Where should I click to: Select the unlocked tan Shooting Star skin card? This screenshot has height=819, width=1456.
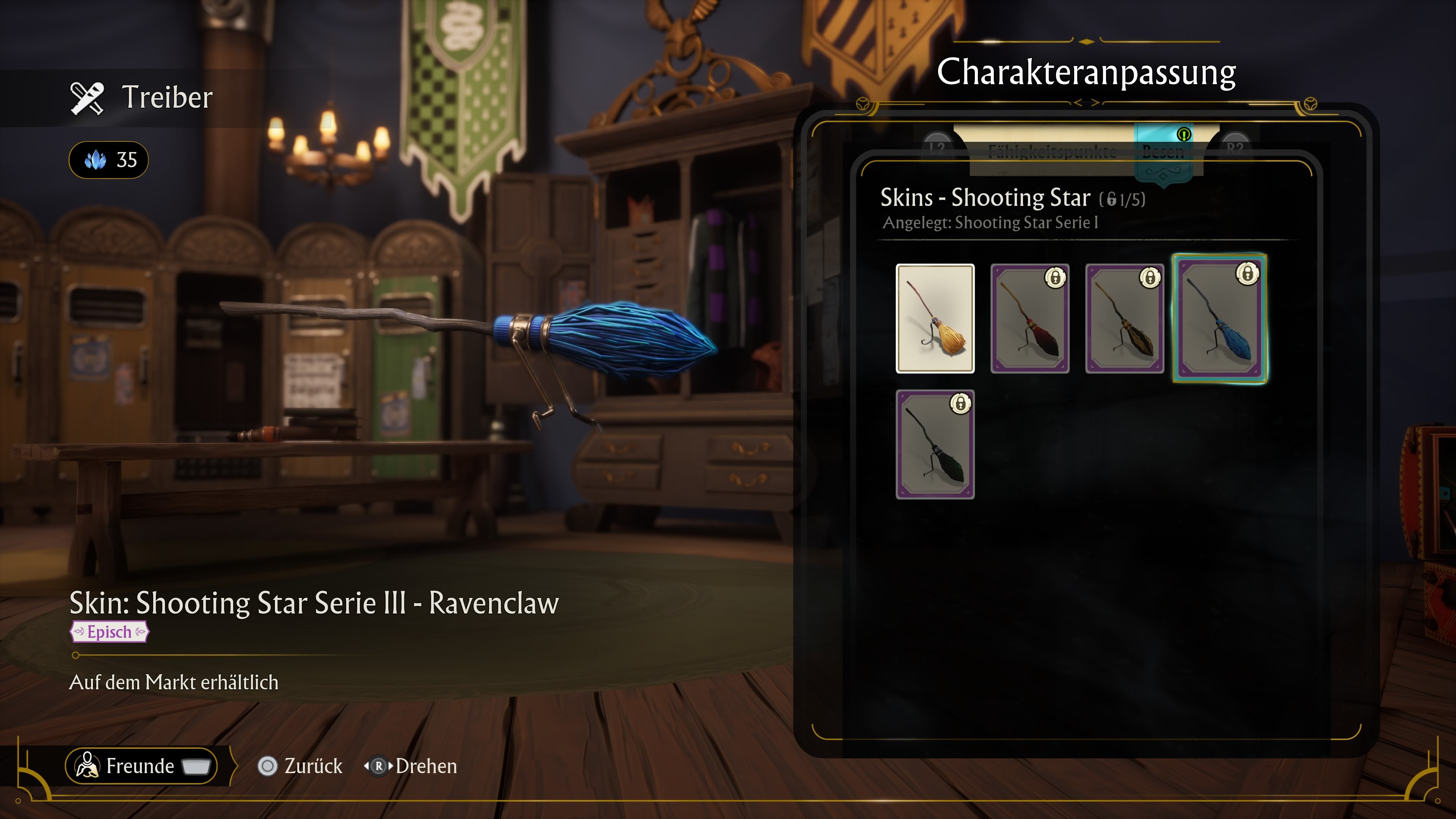pyautogui.click(x=935, y=318)
